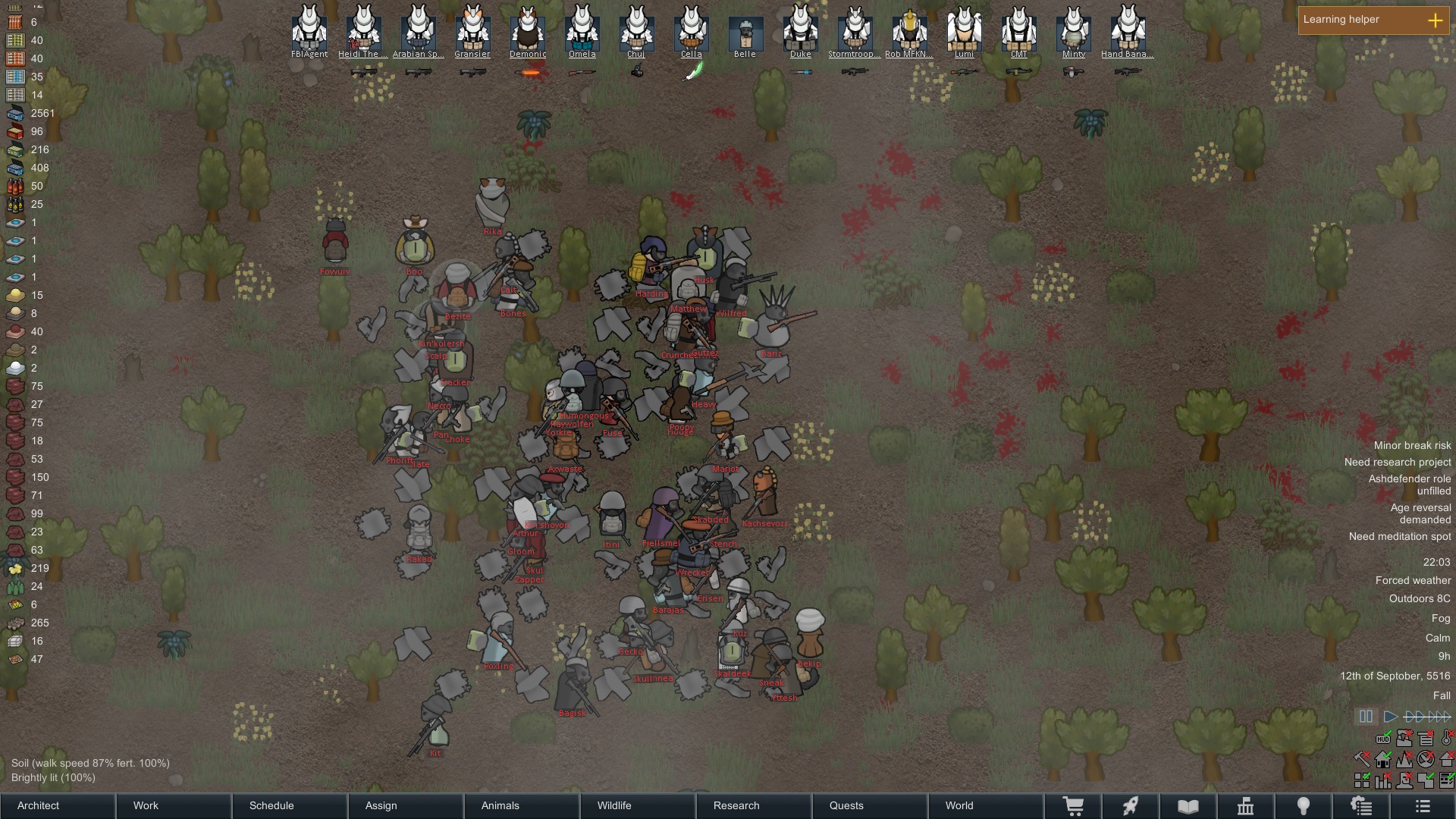Click the rocket ship icon on bottom bar
Image resolution: width=1456 pixels, height=819 pixels.
1131,806
